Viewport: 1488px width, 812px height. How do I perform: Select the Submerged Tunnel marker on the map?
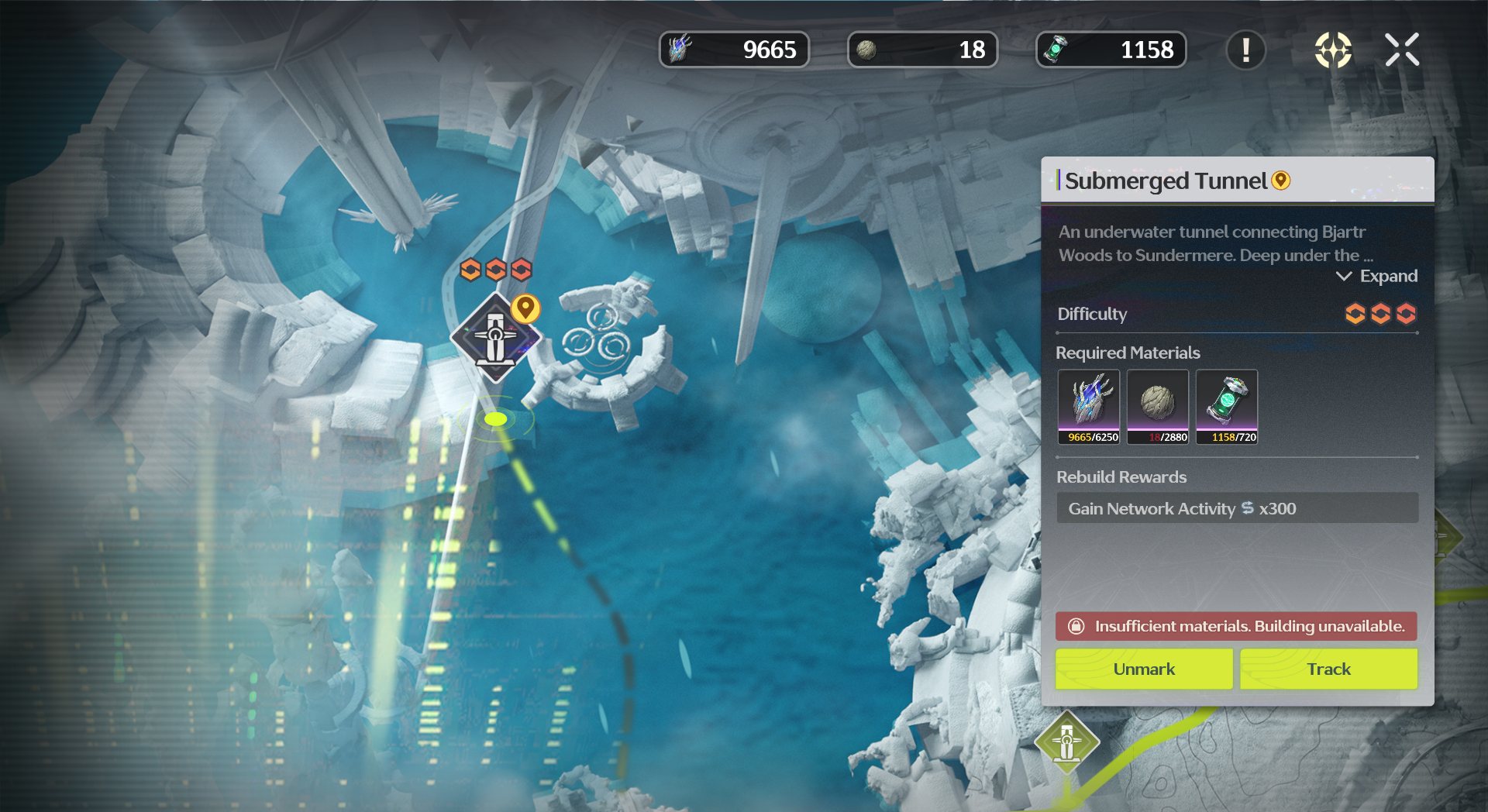point(495,338)
